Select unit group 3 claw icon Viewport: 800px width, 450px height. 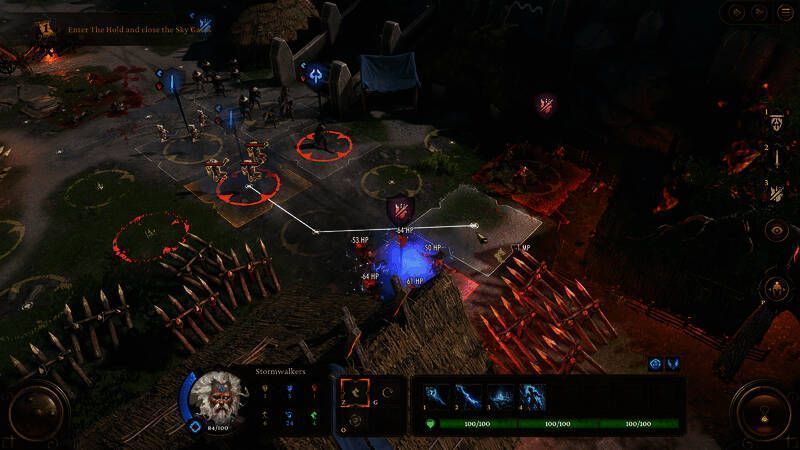pyautogui.click(x=776, y=192)
